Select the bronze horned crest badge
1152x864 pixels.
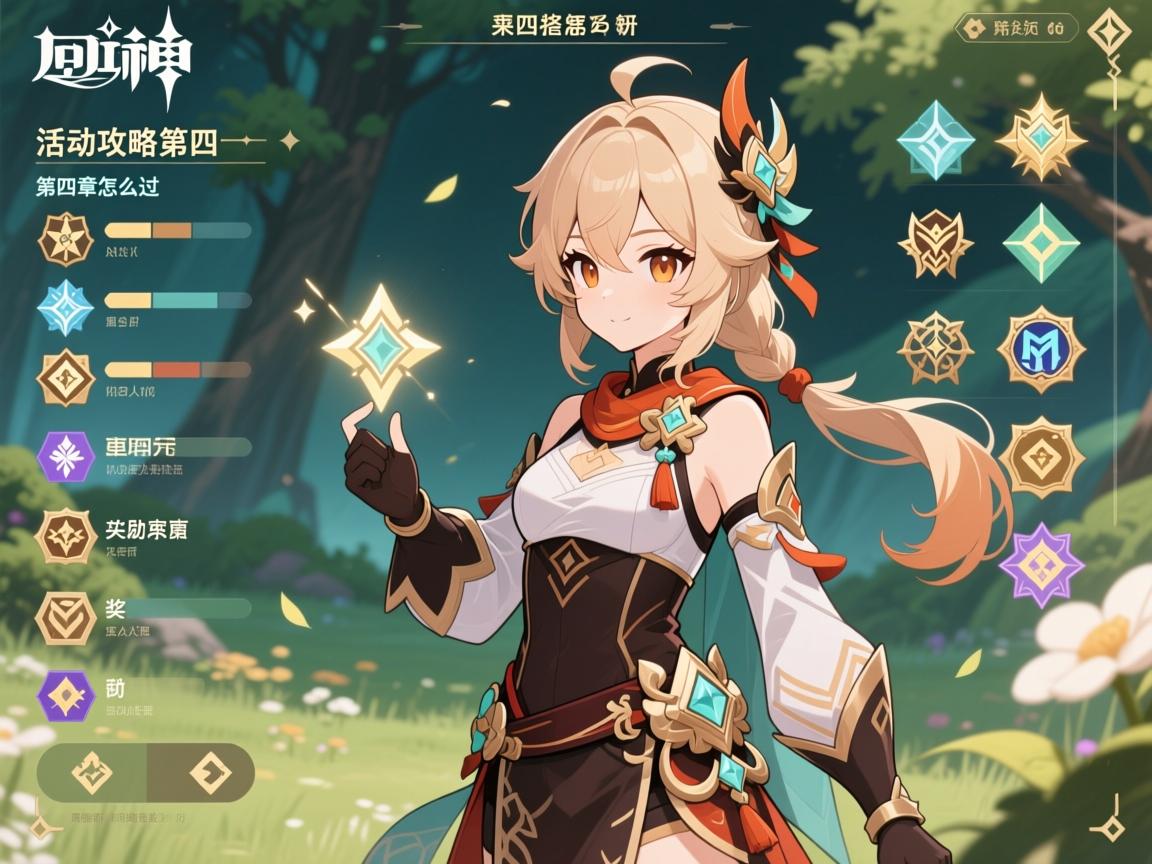click(935, 243)
